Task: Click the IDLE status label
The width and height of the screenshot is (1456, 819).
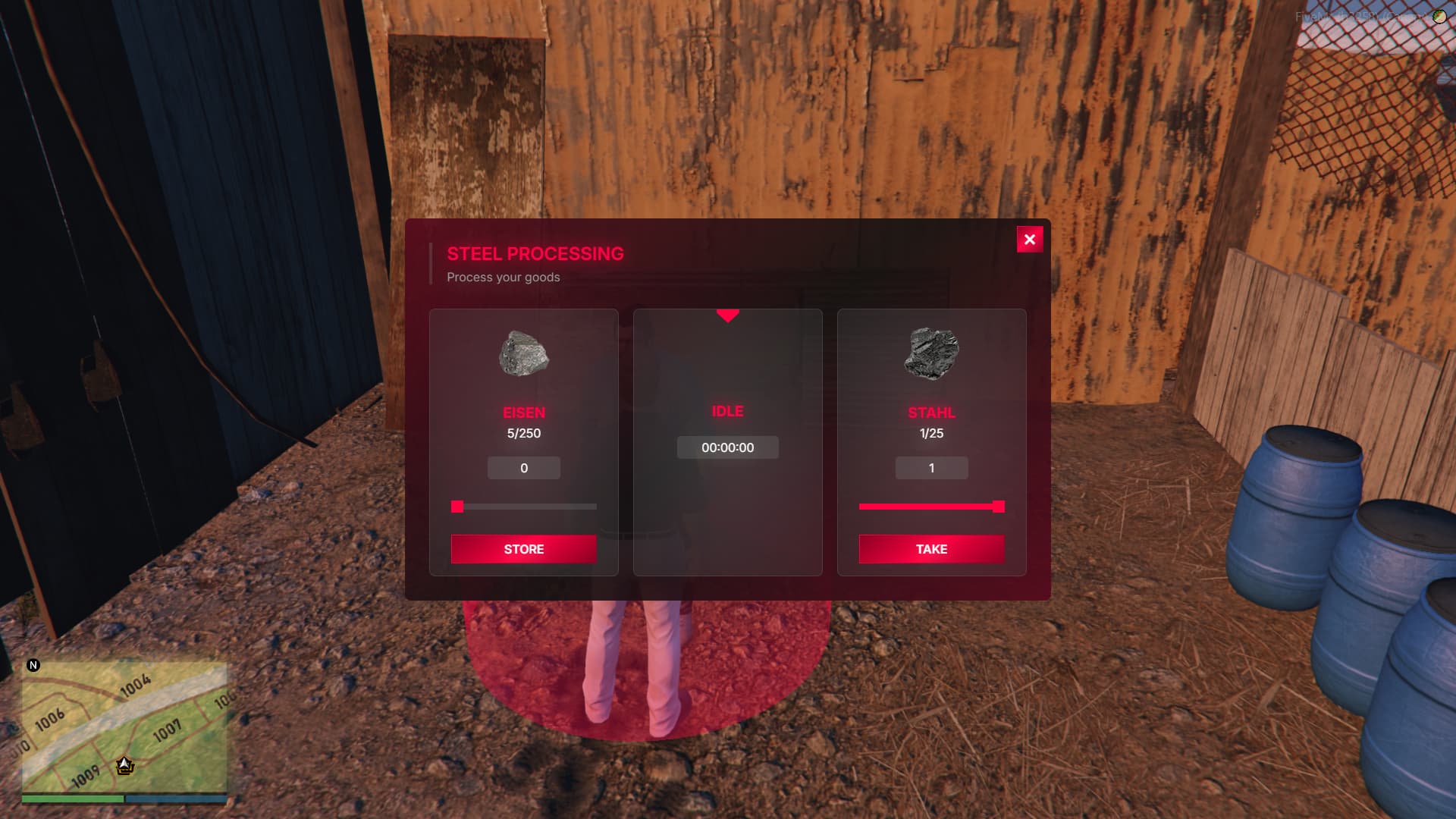Action: point(727,411)
